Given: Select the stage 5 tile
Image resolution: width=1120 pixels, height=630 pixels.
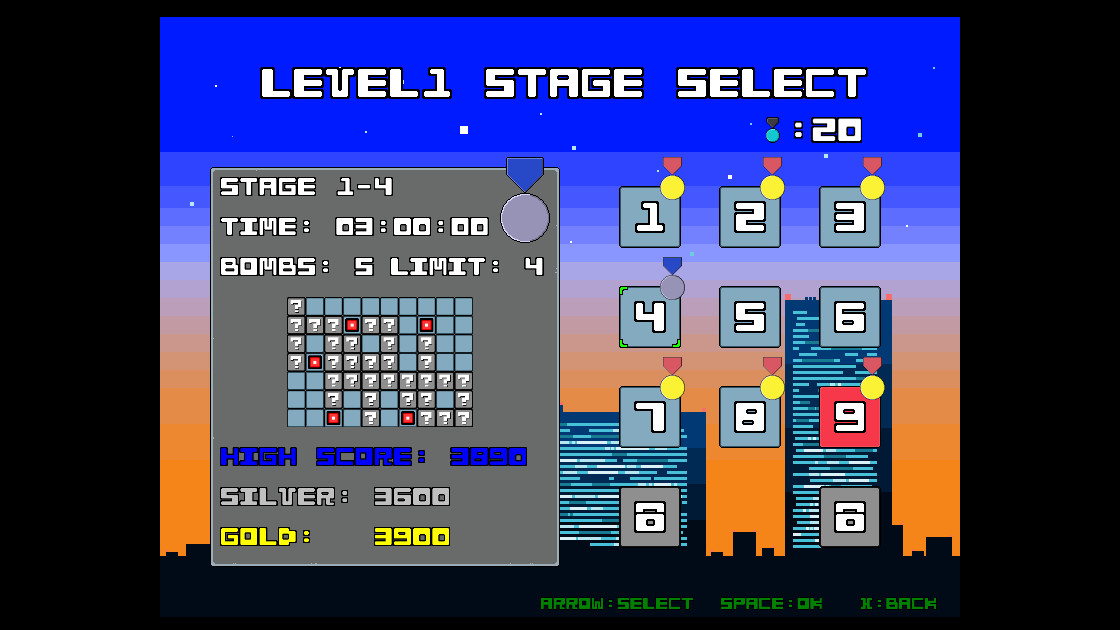Looking at the screenshot, I should (750, 317).
